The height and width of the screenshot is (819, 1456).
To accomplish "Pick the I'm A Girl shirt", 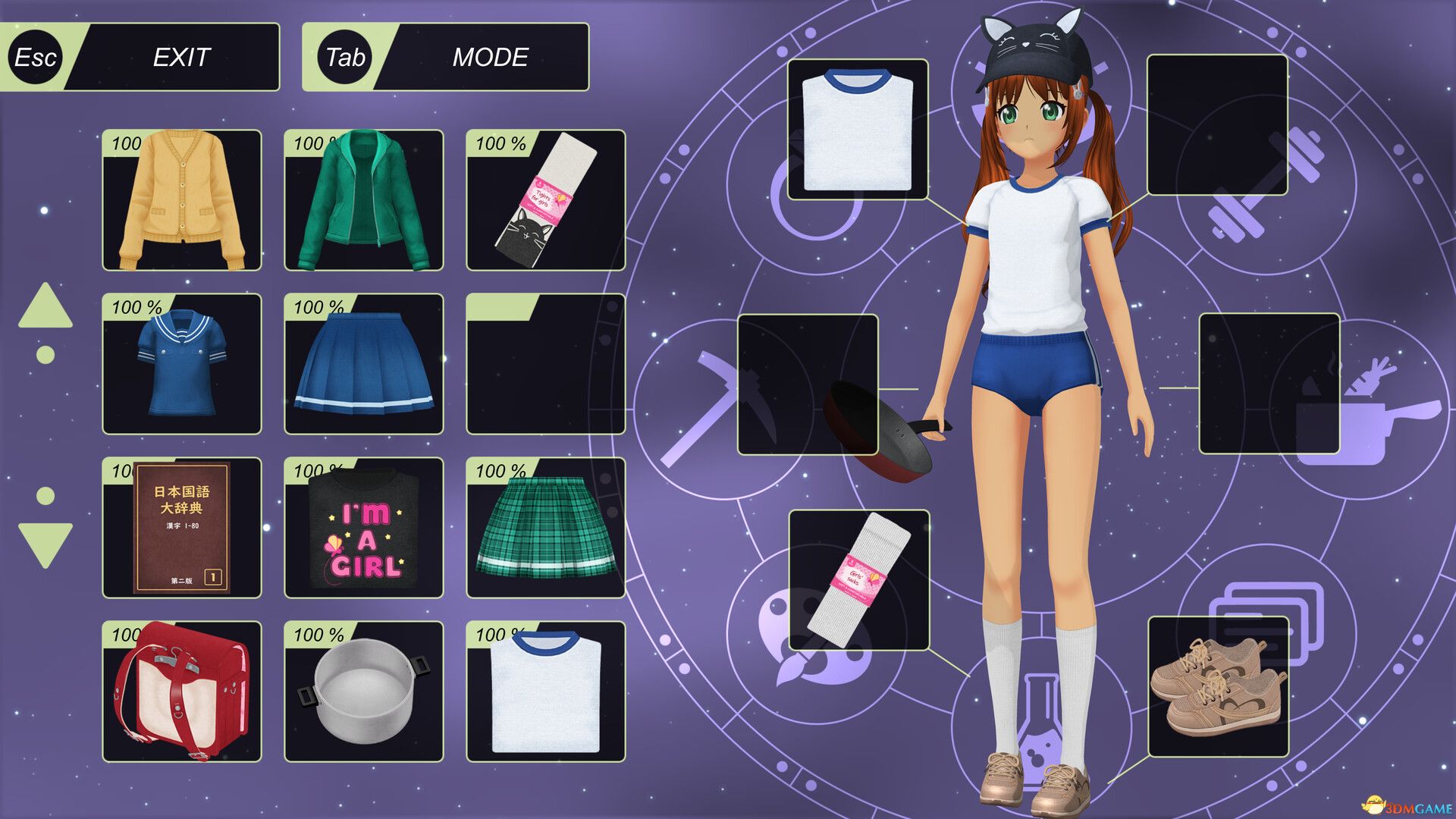I will 362,529.
